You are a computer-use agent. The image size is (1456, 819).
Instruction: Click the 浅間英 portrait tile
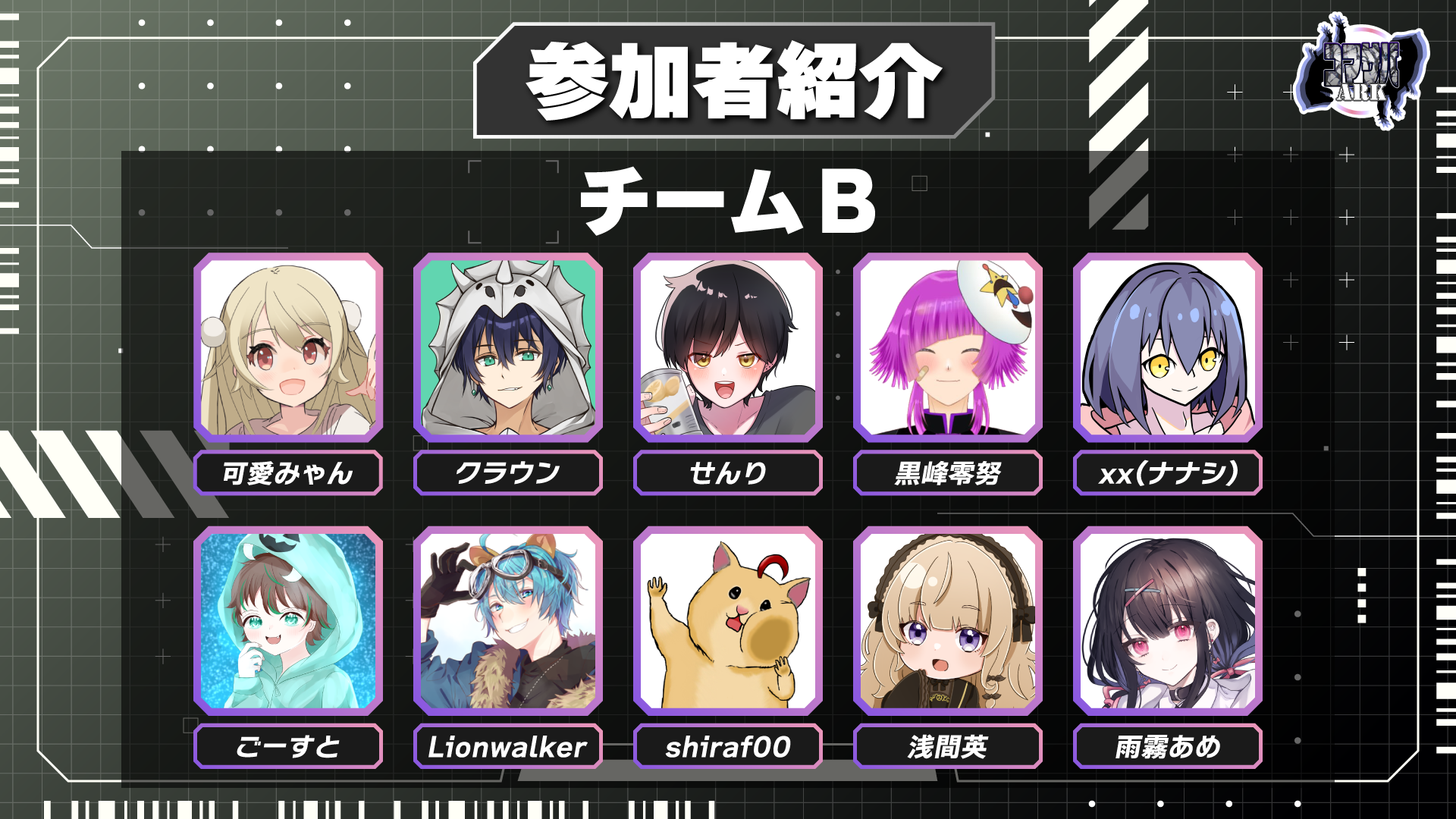tap(948, 620)
